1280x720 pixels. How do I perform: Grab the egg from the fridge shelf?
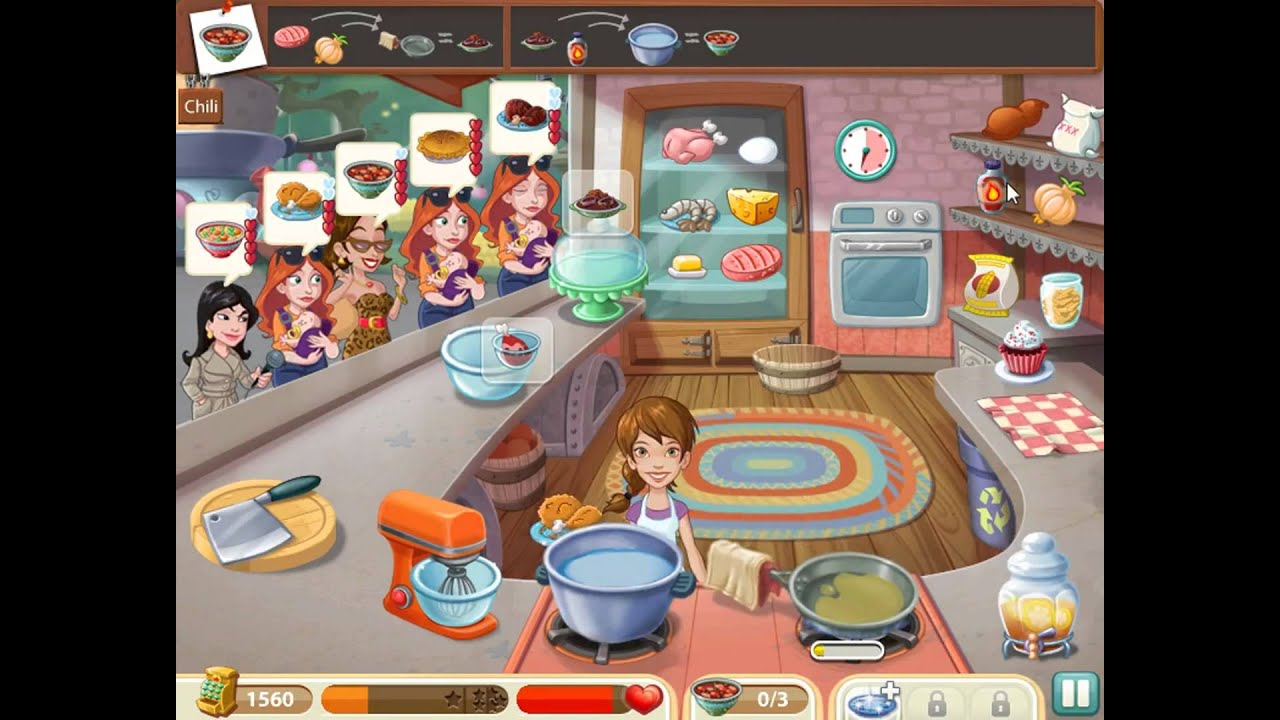coord(757,150)
